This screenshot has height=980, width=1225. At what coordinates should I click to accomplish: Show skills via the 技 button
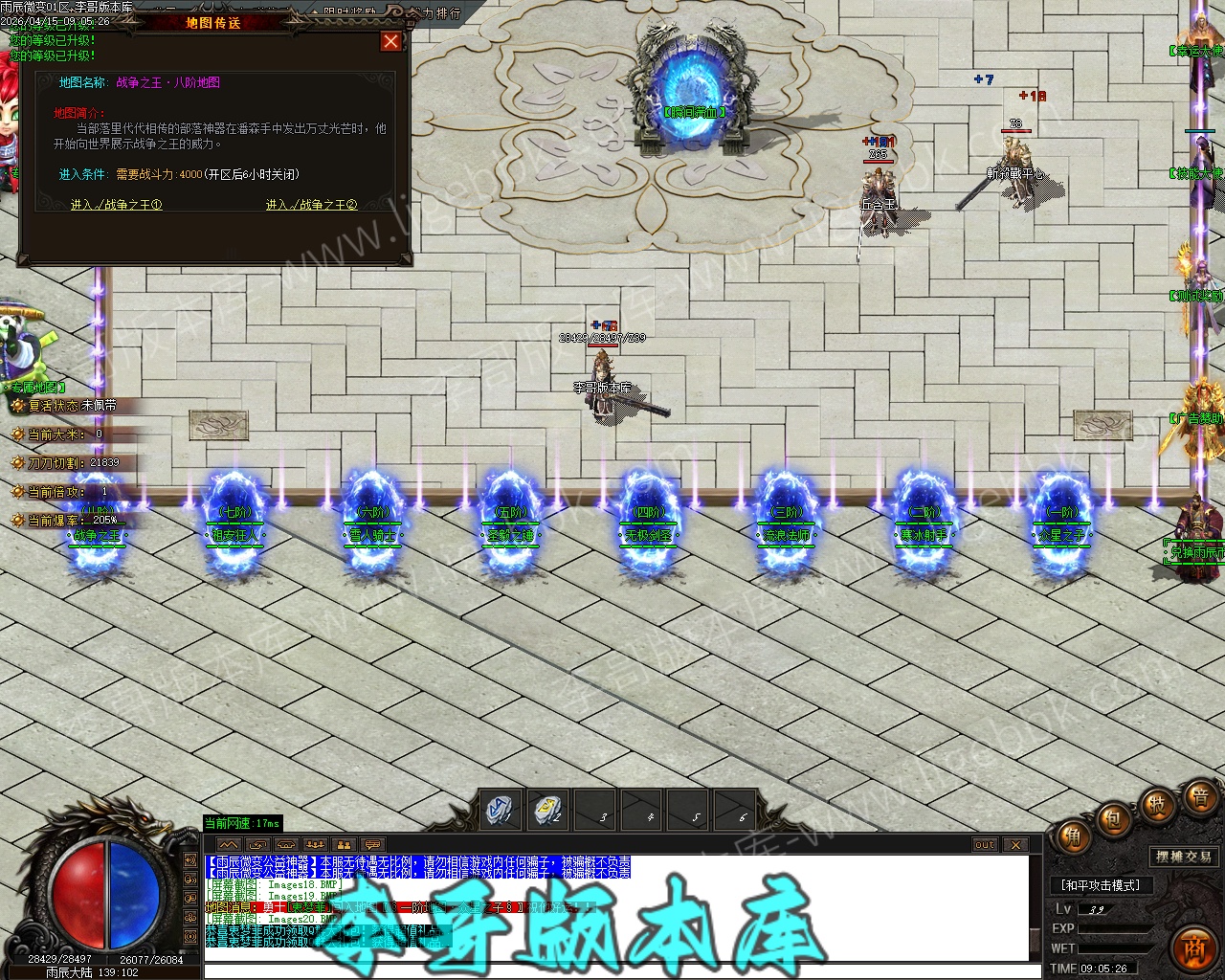coord(1156,805)
